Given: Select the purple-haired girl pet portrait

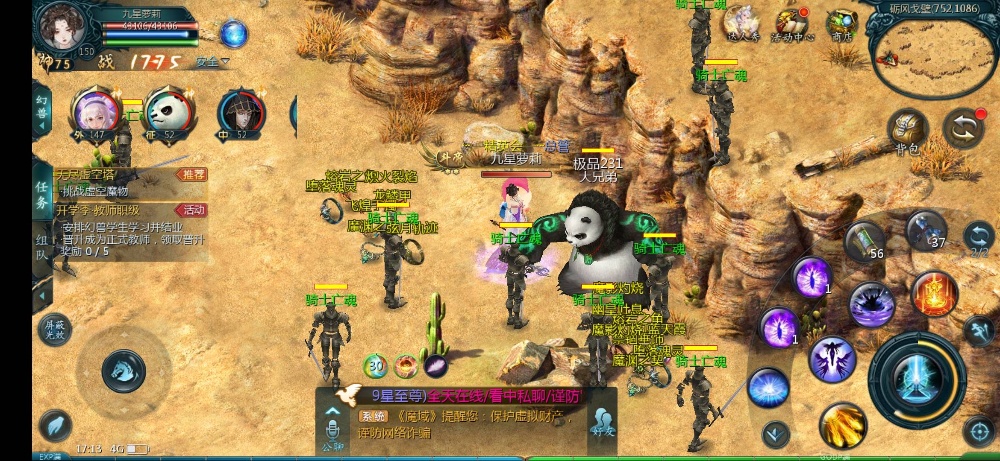Looking at the screenshot, I should pyautogui.click(x=96, y=110).
